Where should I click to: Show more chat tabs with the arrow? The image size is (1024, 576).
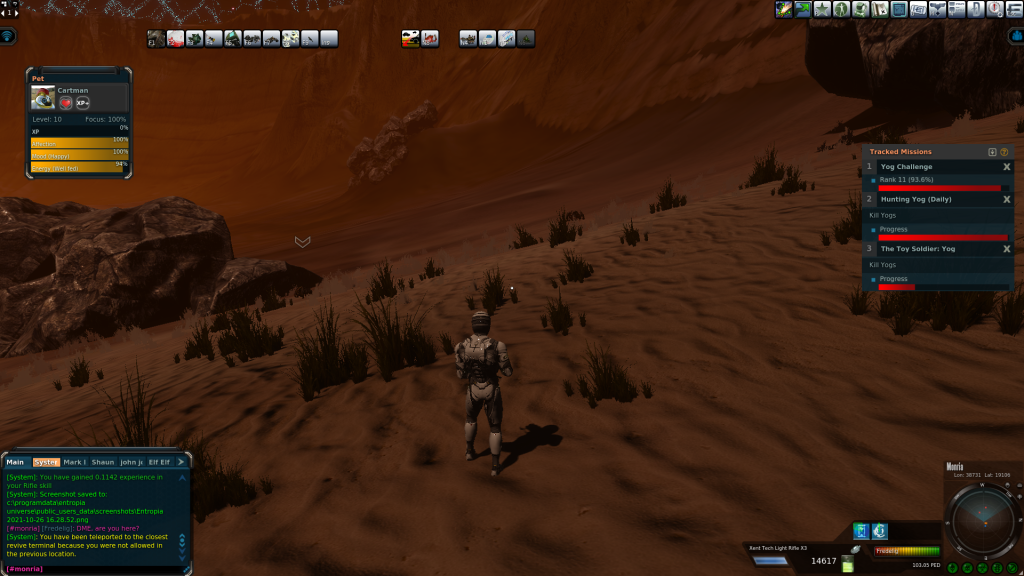tap(181, 462)
